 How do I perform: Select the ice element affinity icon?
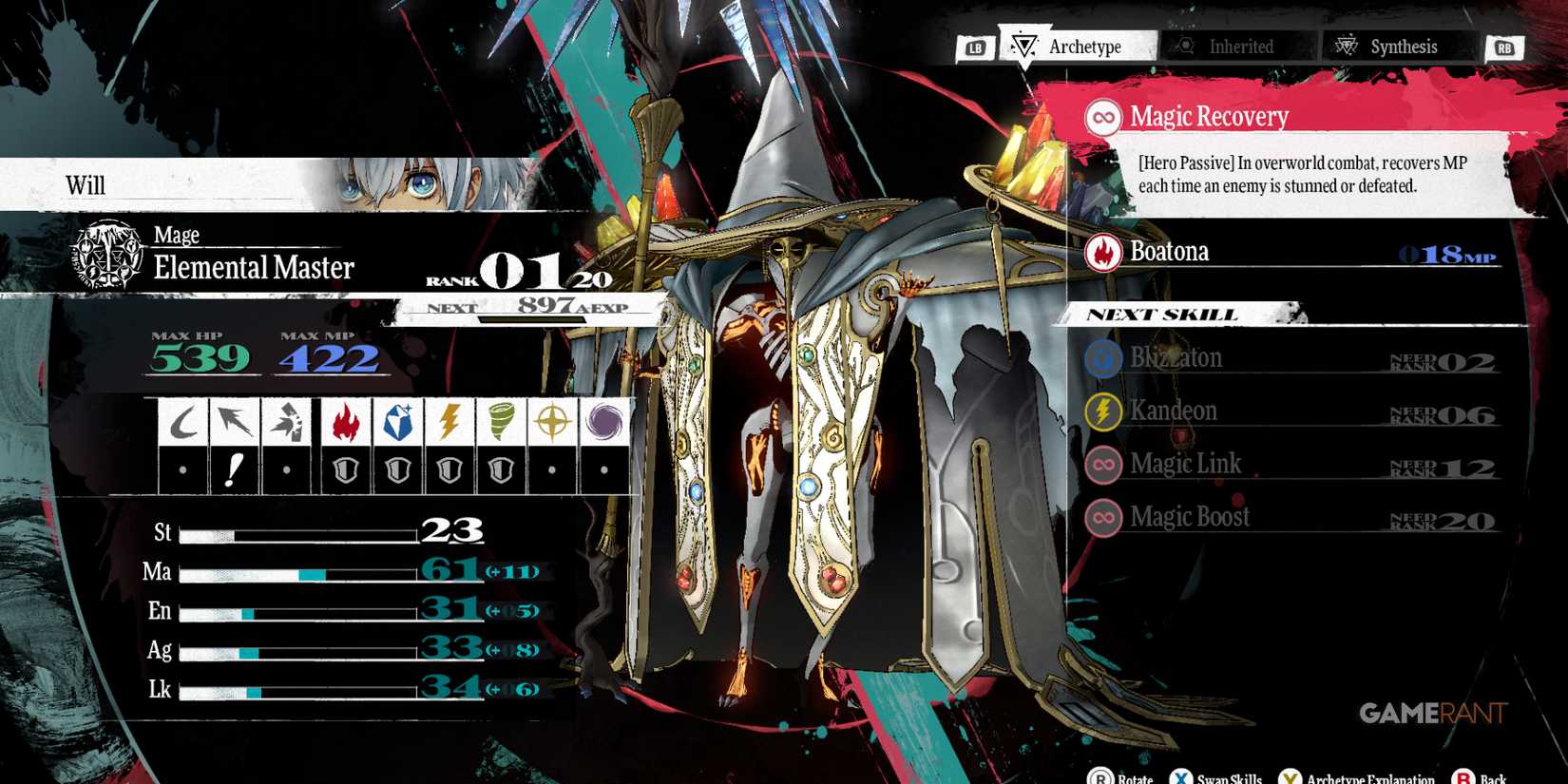click(x=398, y=420)
